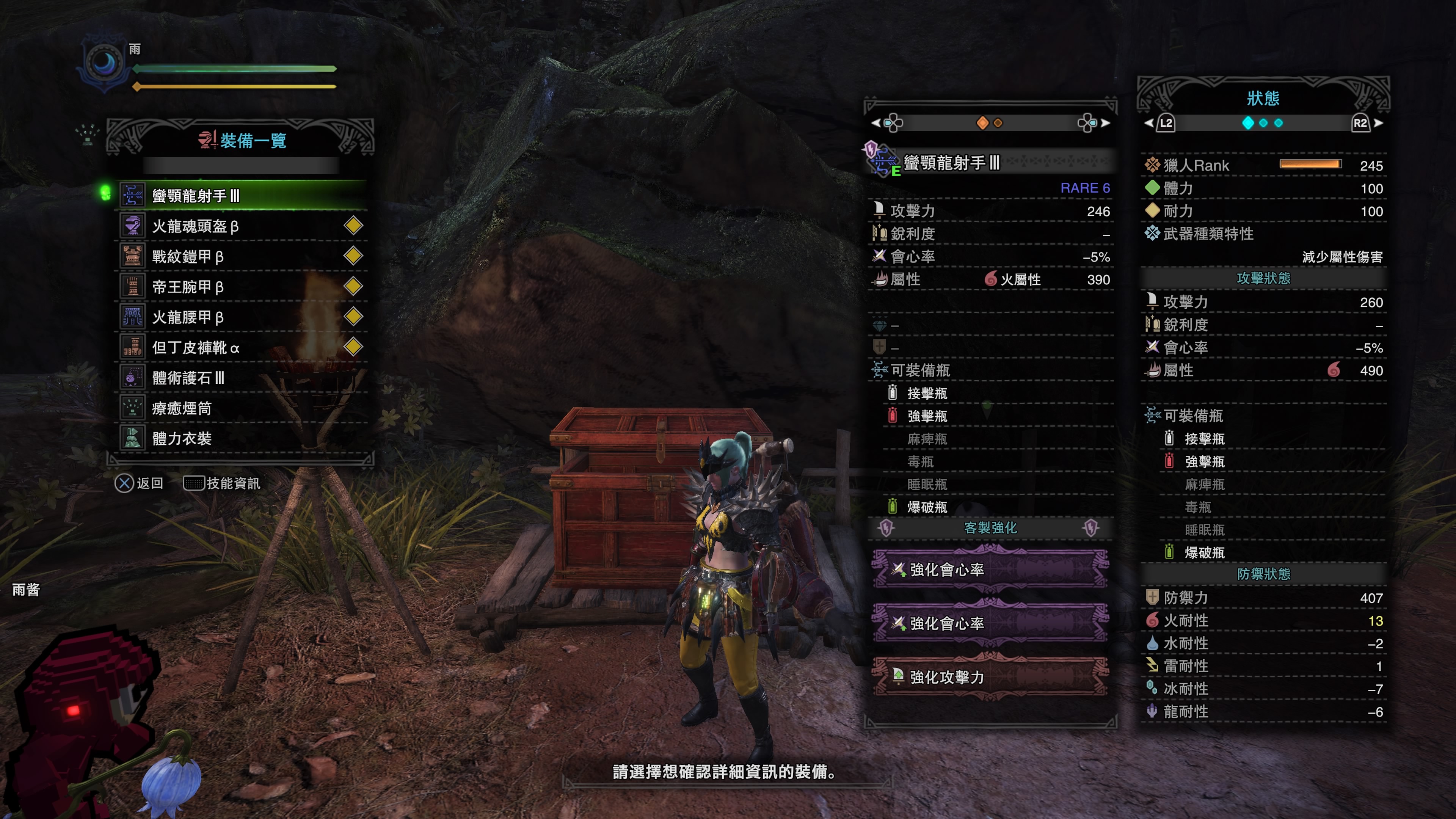Open the 技能資訊 skill info
1456x819 pixels.
click(222, 483)
